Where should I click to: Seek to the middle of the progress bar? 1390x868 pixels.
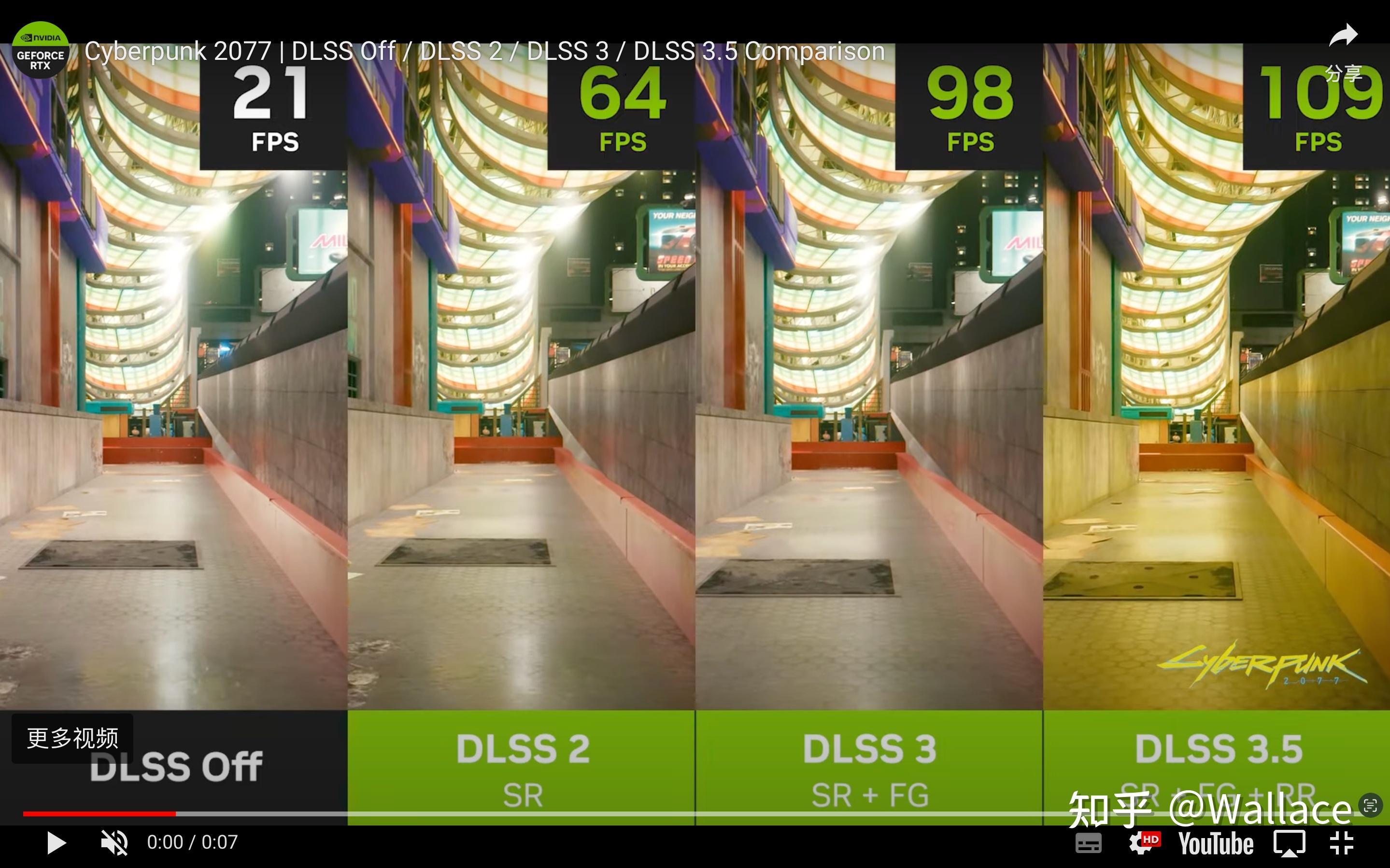(x=695, y=813)
